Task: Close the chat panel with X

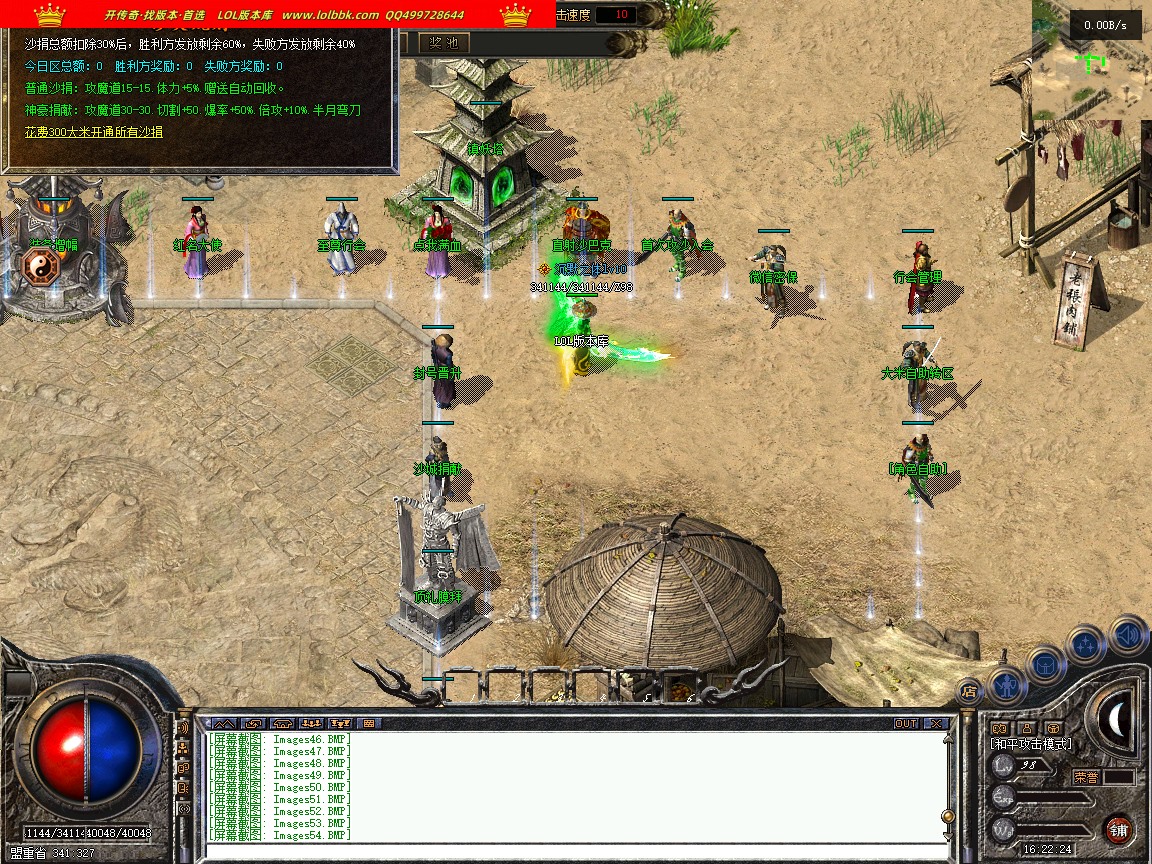Action: 935,723
